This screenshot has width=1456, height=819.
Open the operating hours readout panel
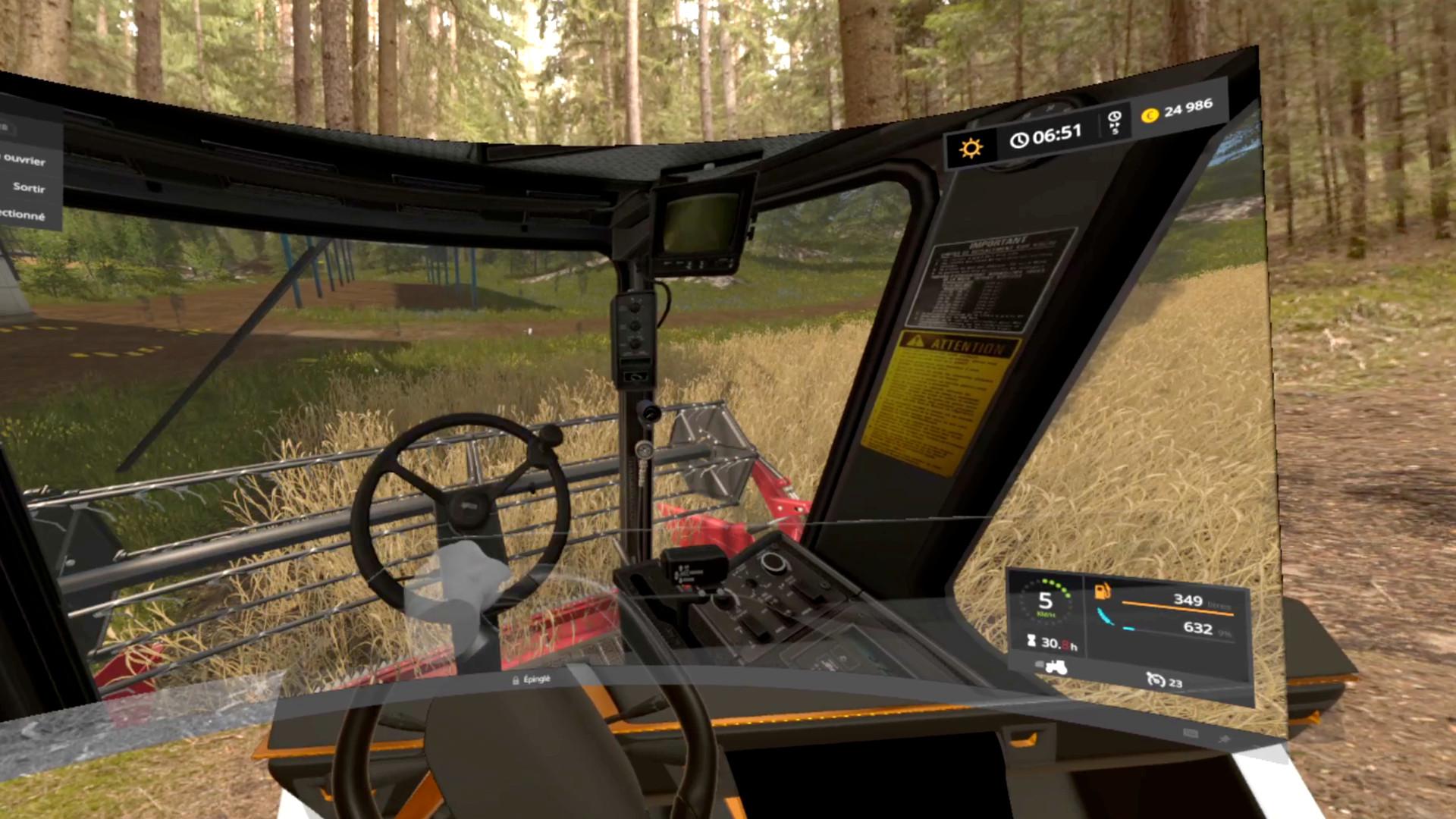pyautogui.click(x=1056, y=645)
